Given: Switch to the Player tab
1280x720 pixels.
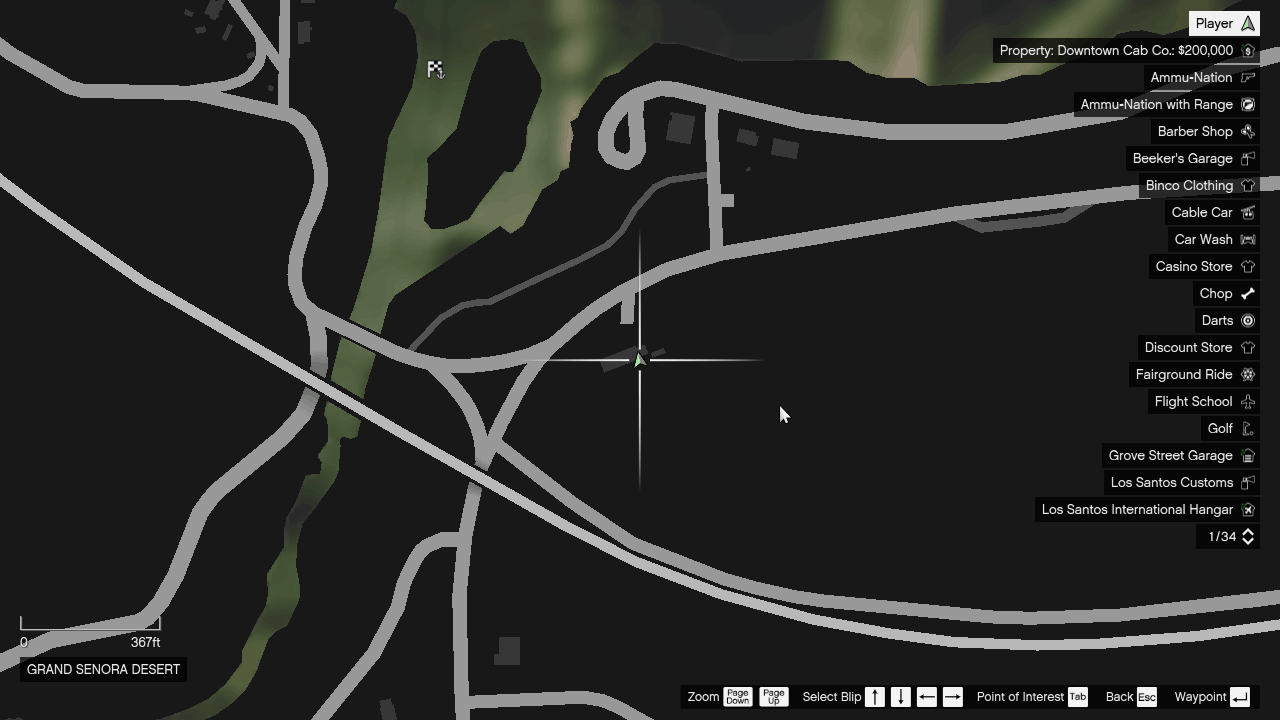Looking at the screenshot, I should point(1224,22).
